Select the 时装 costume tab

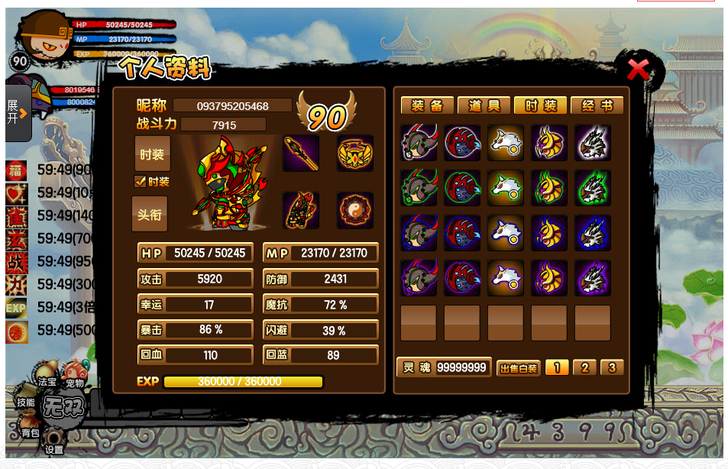coord(540,105)
